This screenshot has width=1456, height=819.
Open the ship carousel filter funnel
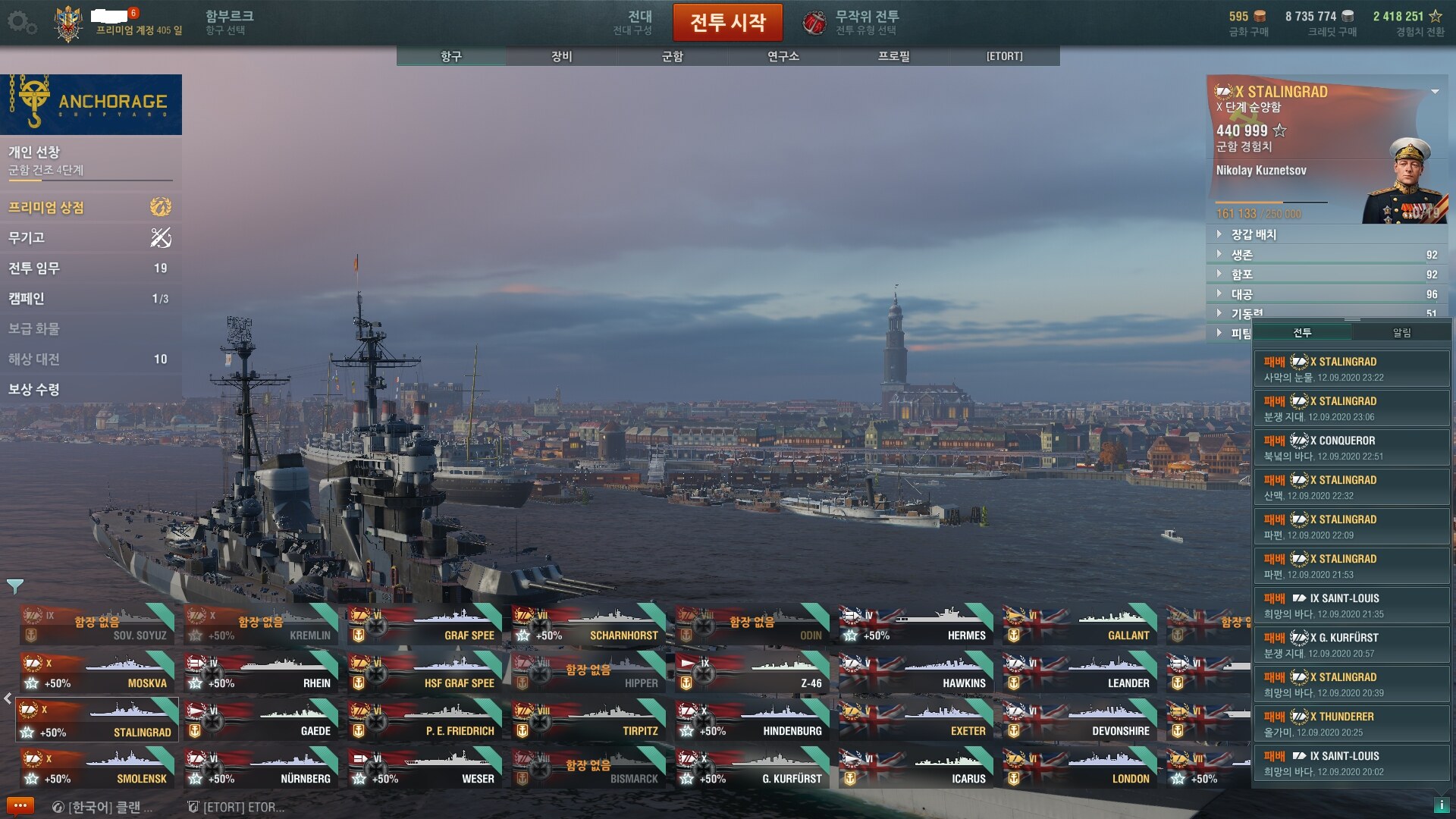point(14,586)
